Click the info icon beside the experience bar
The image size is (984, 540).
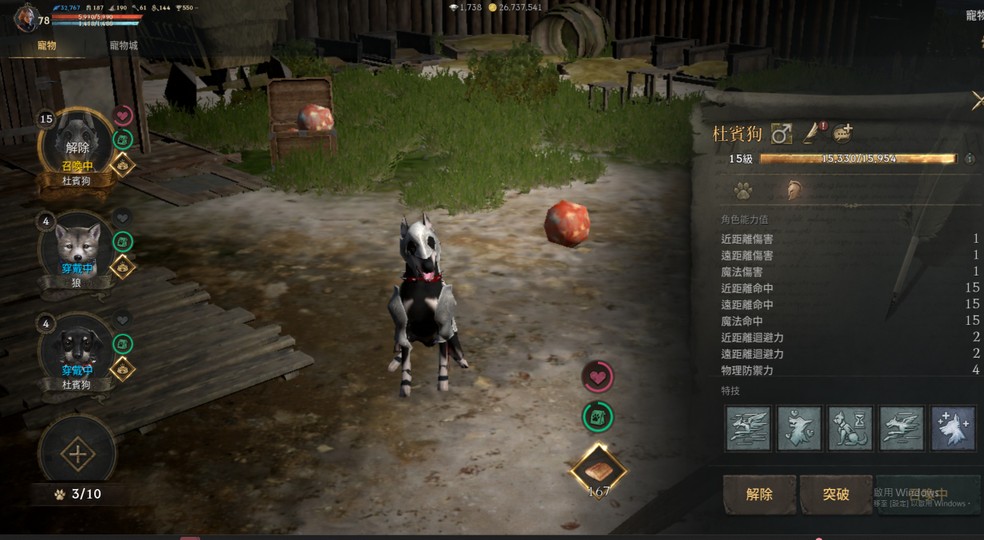coord(969,159)
